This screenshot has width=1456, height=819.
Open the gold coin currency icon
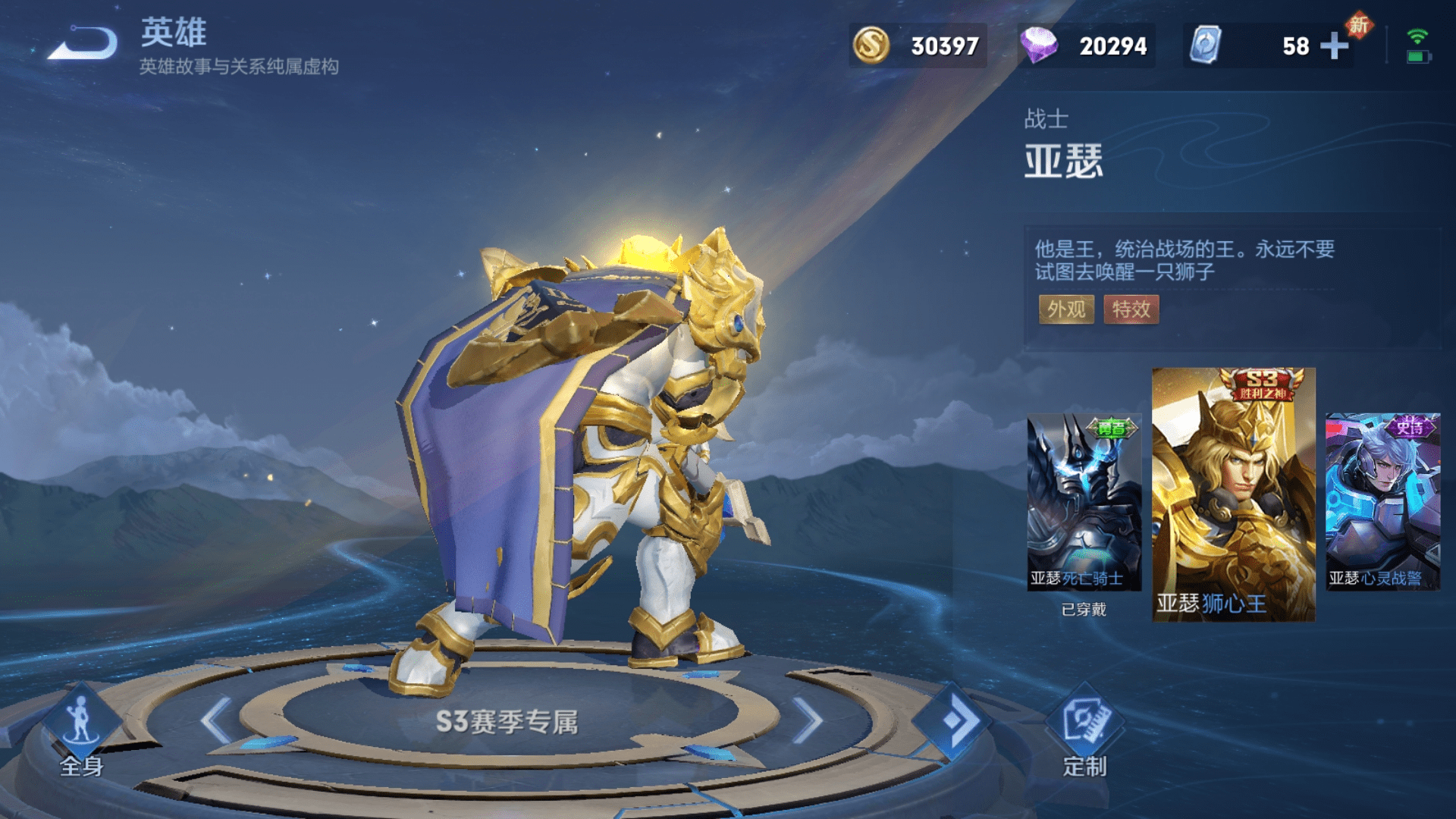tap(871, 45)
